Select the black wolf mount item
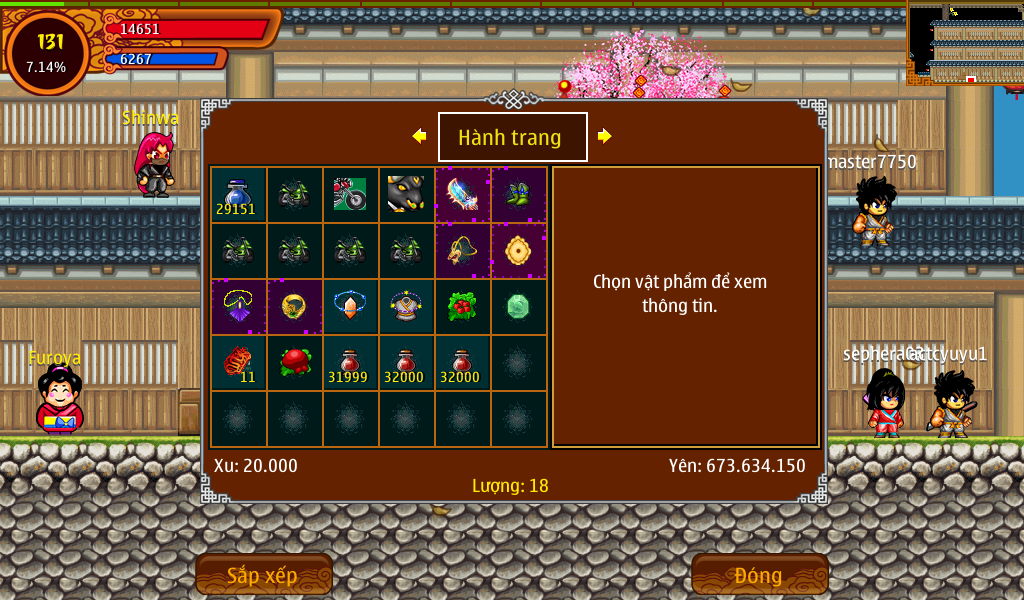 (406, 195)
